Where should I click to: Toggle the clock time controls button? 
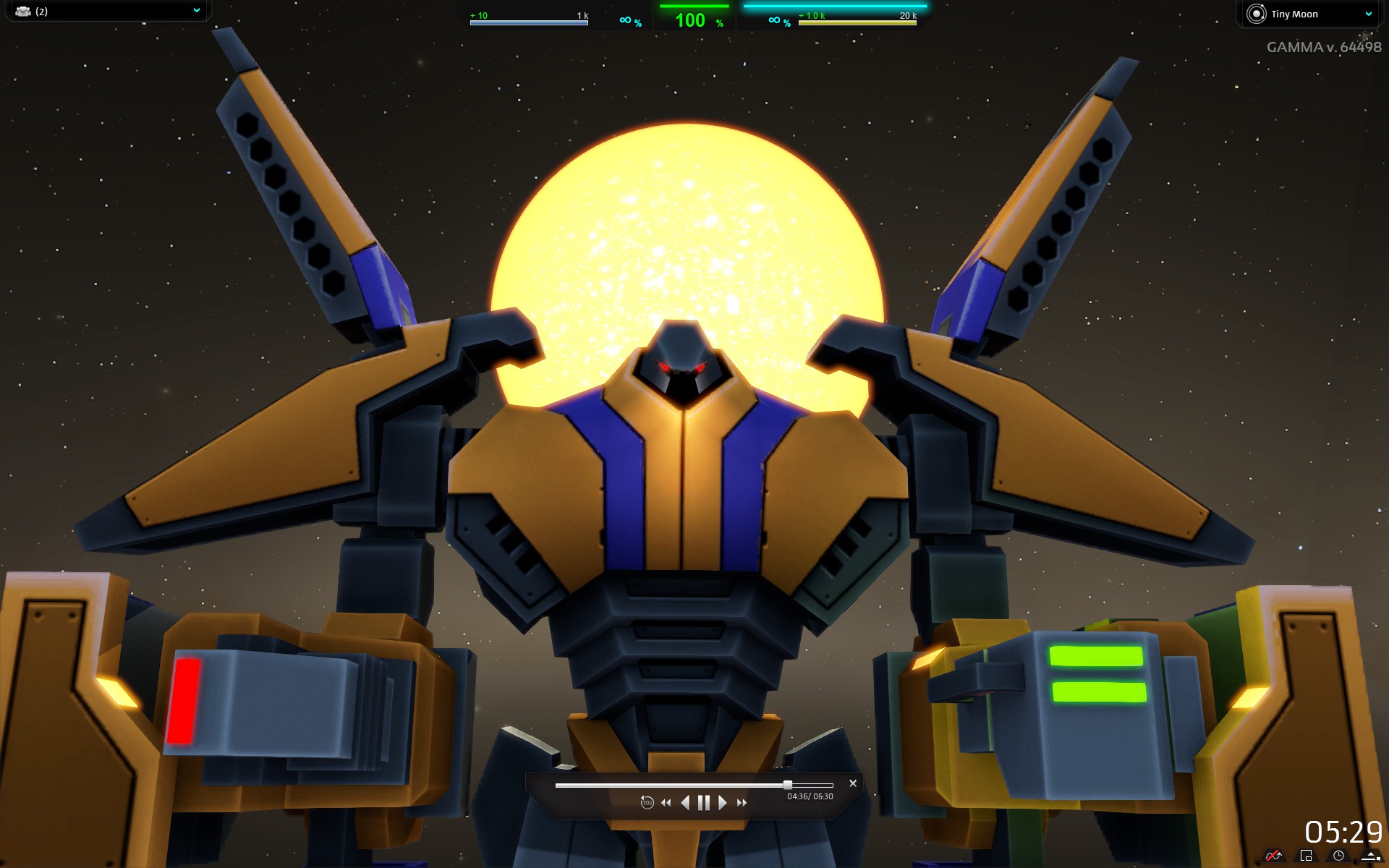pos(1338,856)
